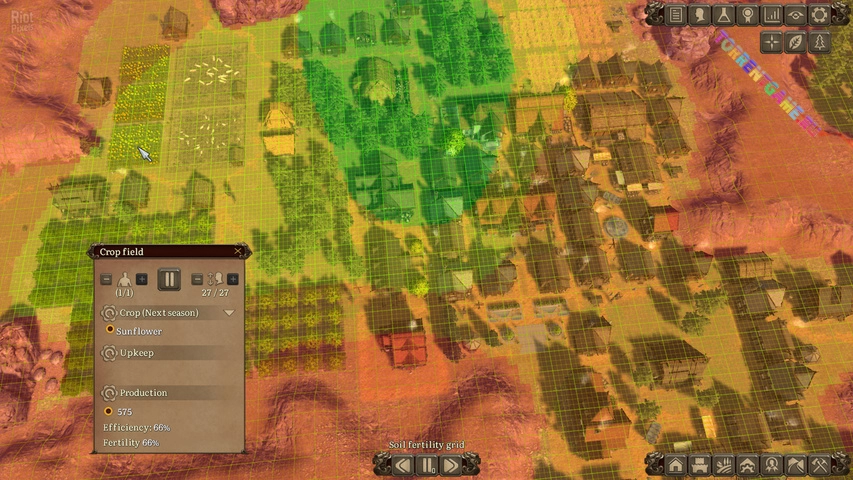Open the head silhouette population menu
The height and width of the screenshot is (480, 853).
tap(701, 14)
